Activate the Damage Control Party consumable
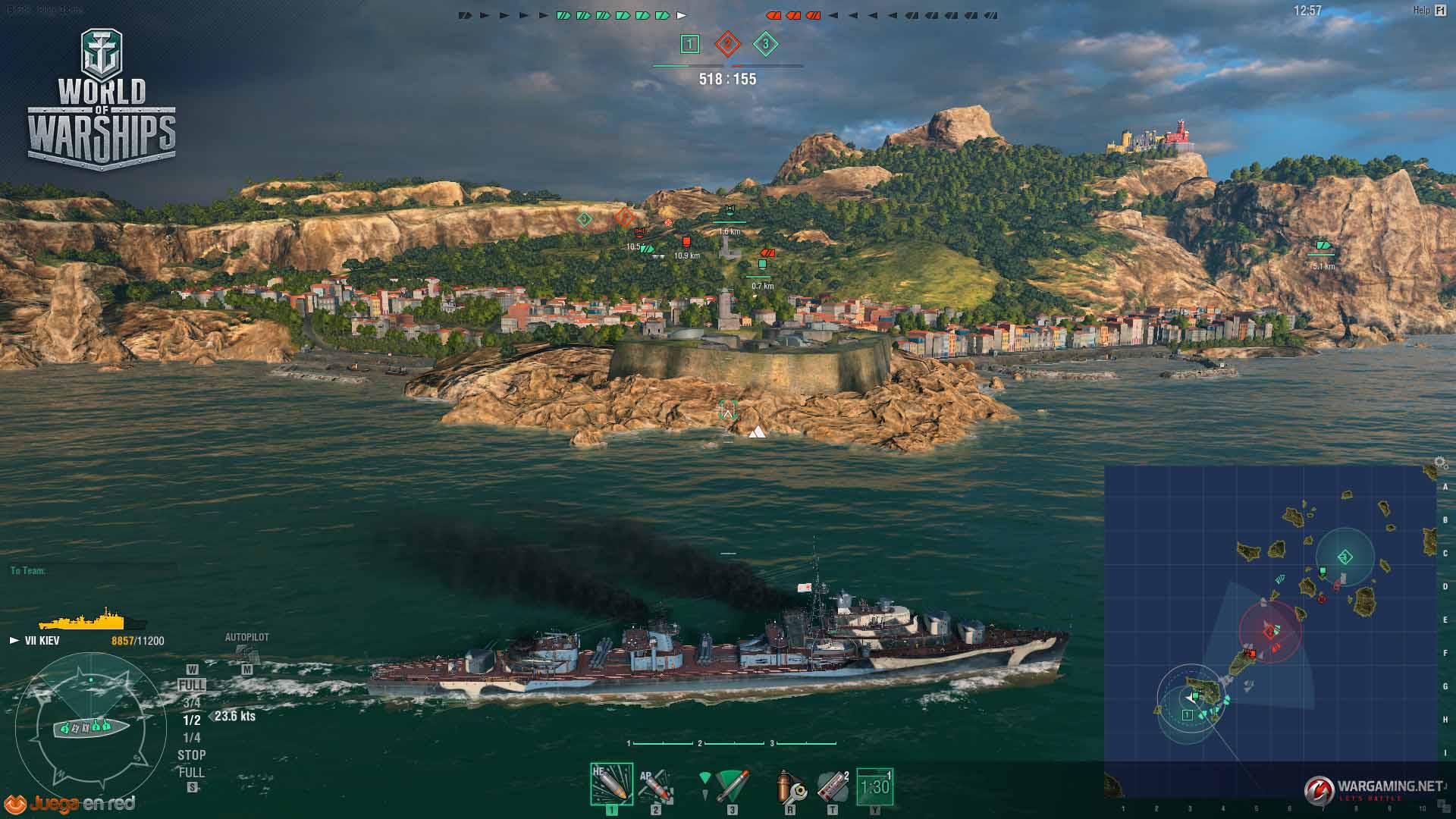The height and width of the screenshot is (819, 1456). [x=790, y=788]
